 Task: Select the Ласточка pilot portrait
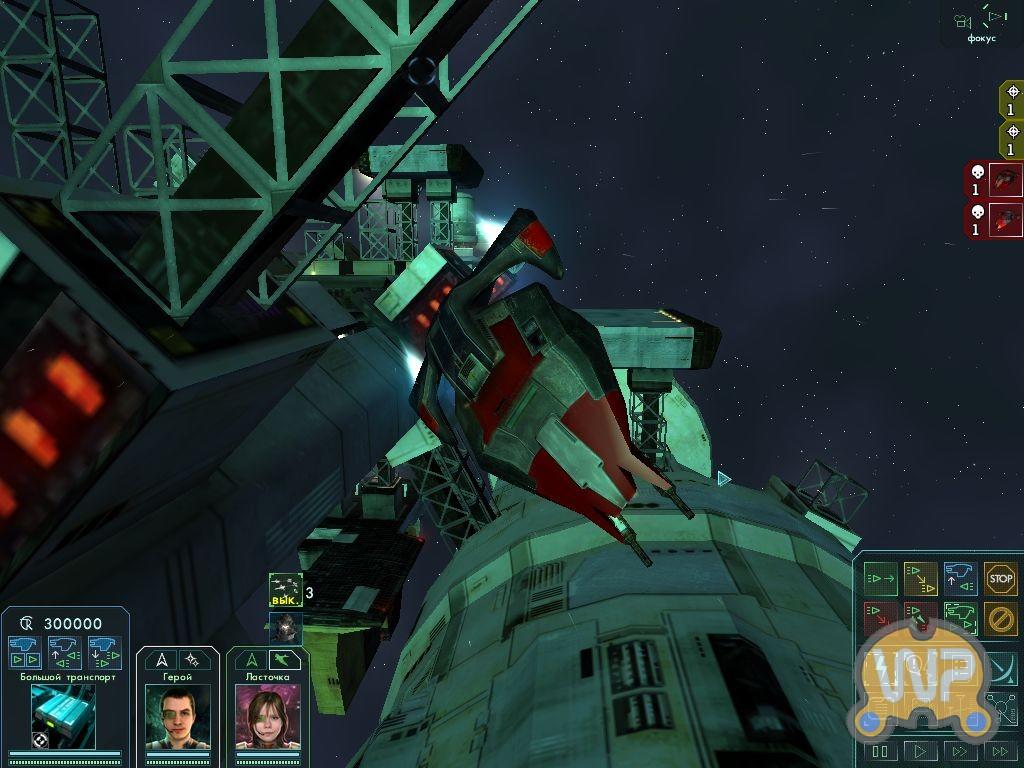point(268,716)
